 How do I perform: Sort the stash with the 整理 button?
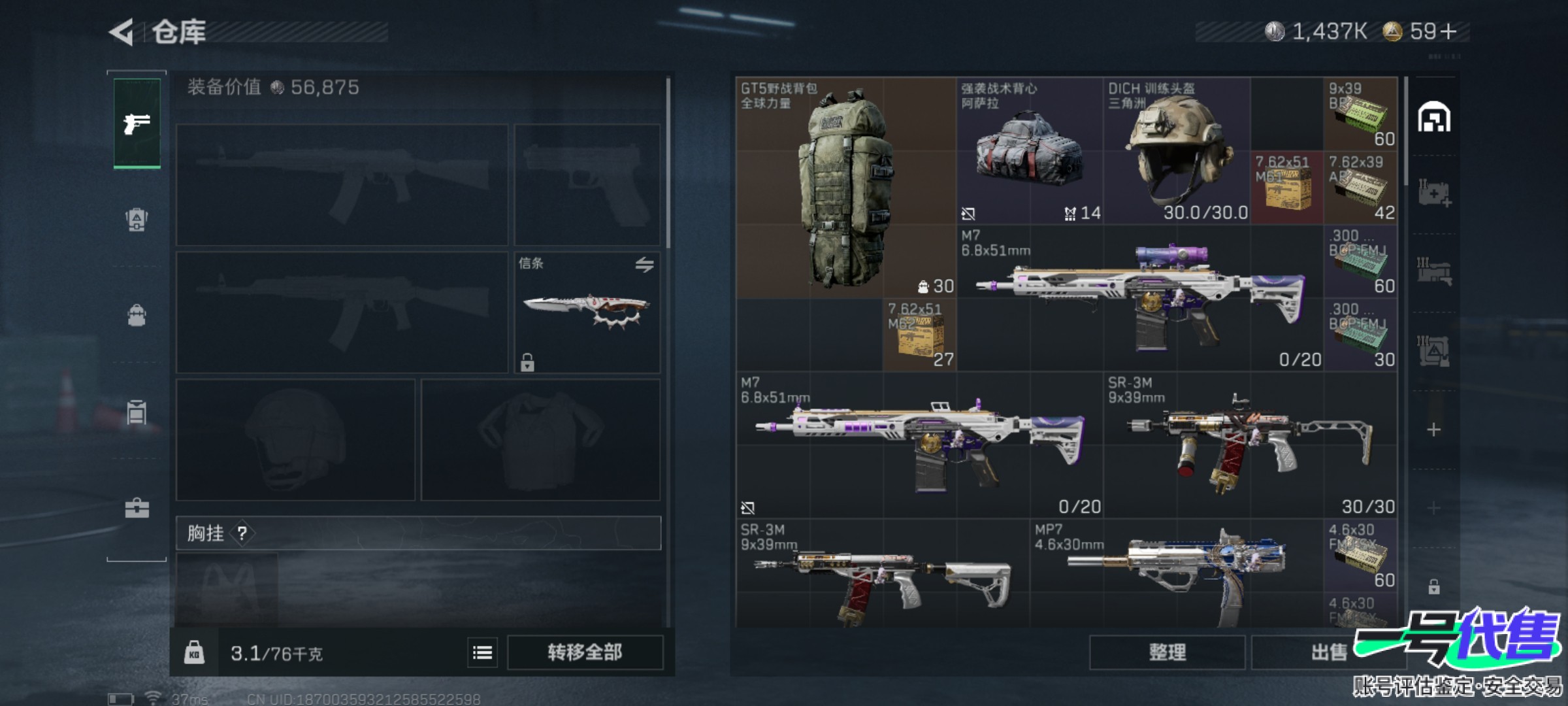coord(1167,652)
